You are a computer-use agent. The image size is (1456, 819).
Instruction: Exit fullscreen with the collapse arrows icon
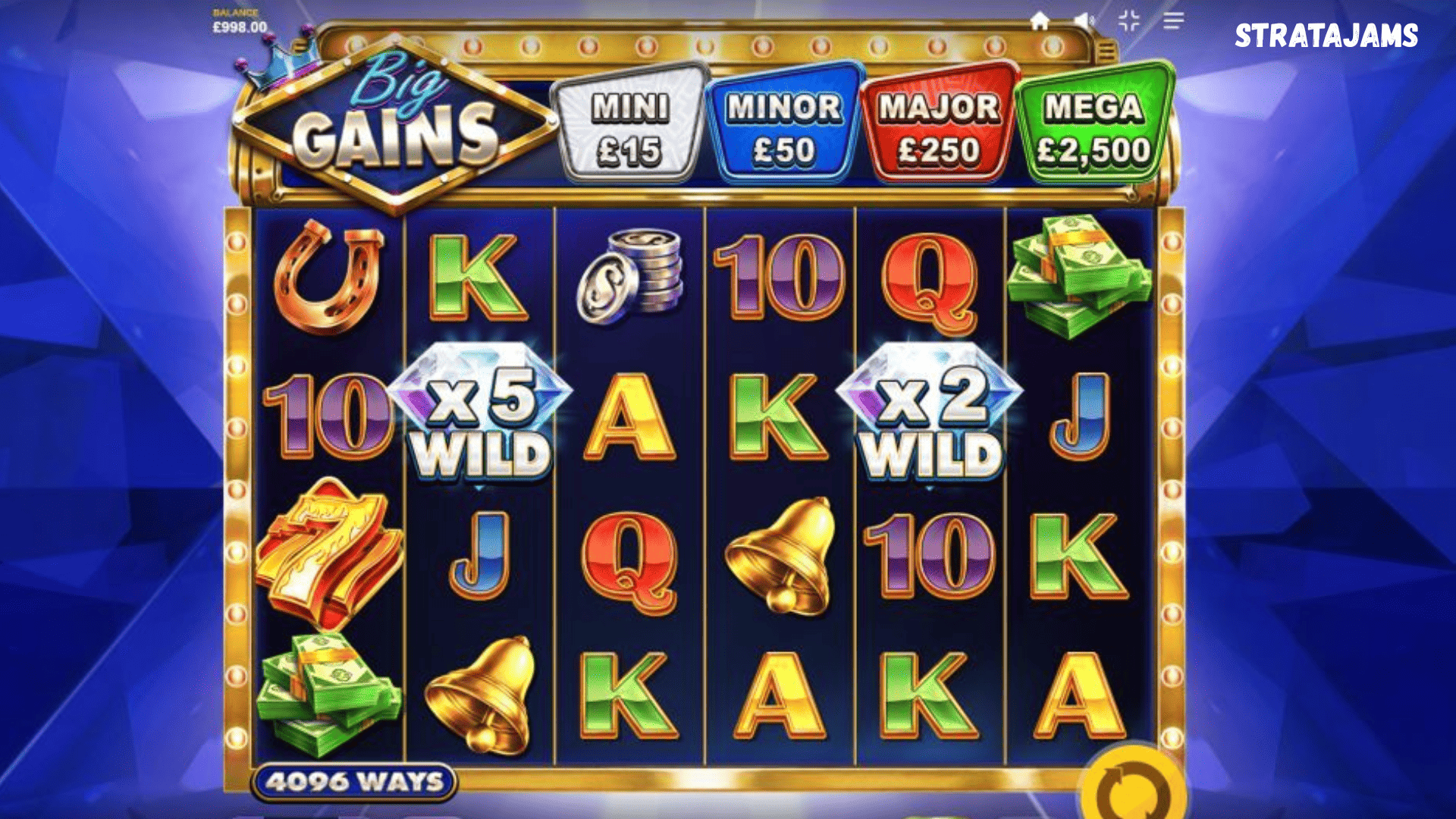(1129, 20)
